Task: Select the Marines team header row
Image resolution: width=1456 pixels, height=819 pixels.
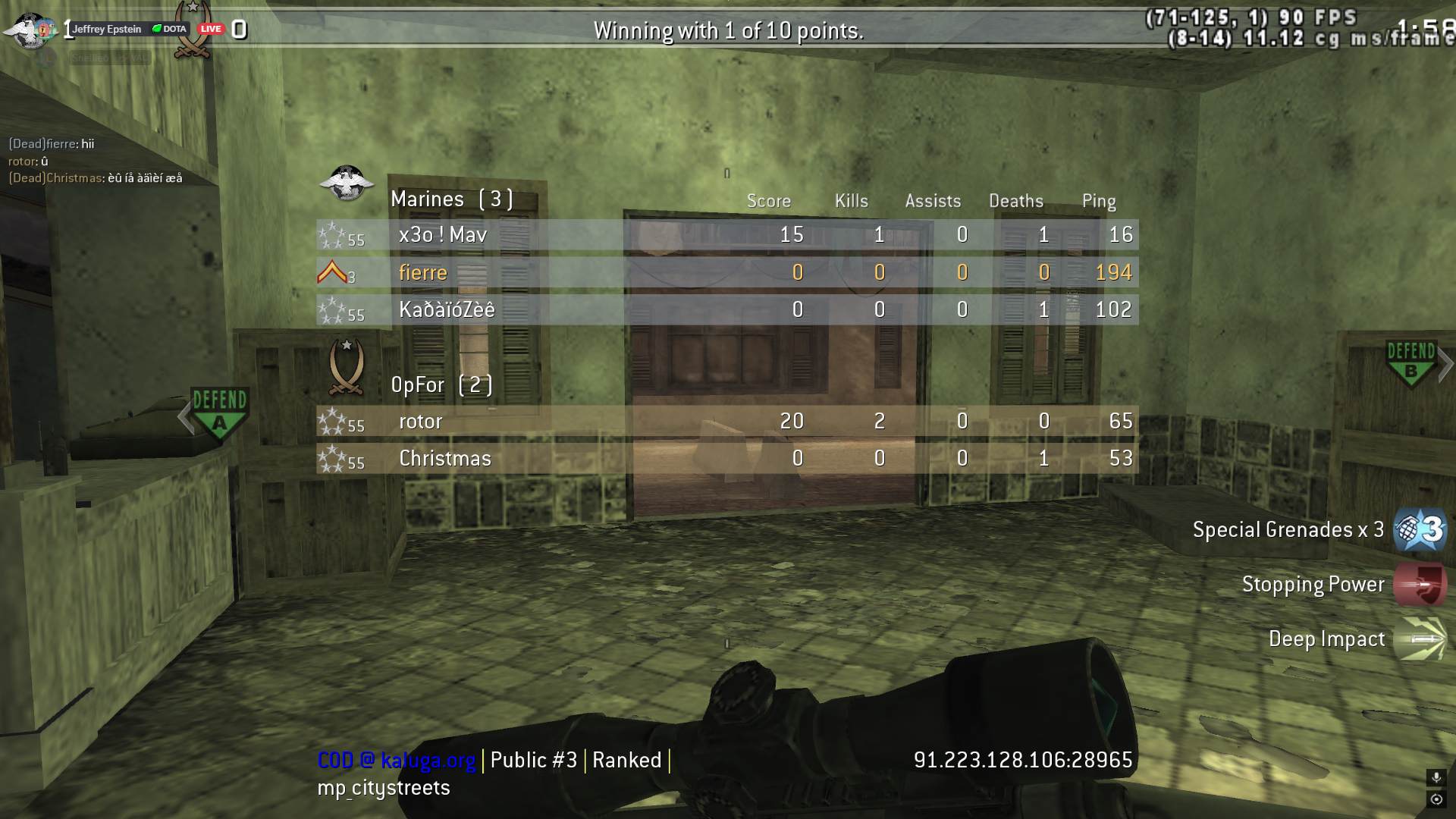Action: [x=452, y=199]
